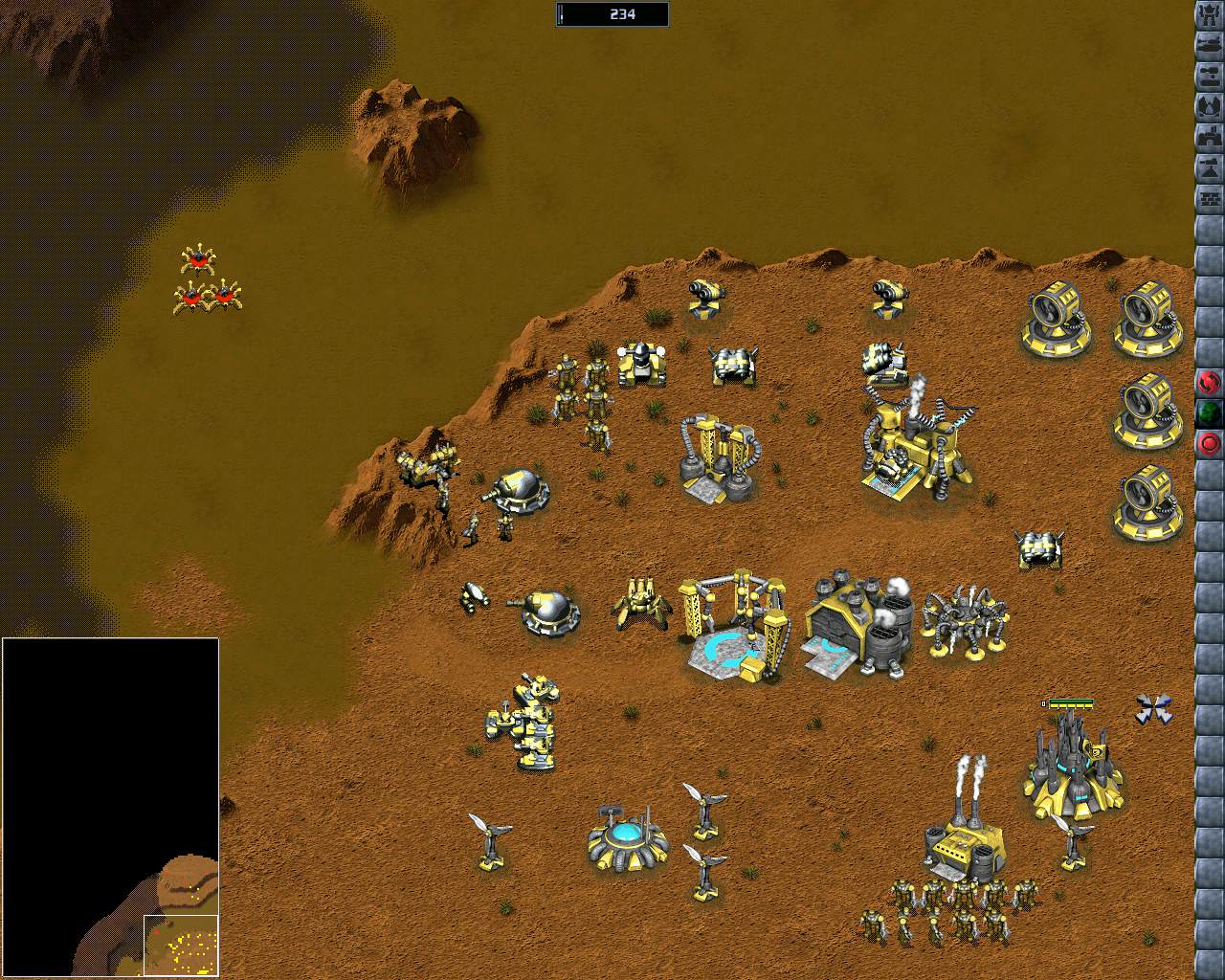Choose the brick wall construction category
Image resolution: width=1225 pixels, height=980 pixels.
click(x=1210, y=198)
